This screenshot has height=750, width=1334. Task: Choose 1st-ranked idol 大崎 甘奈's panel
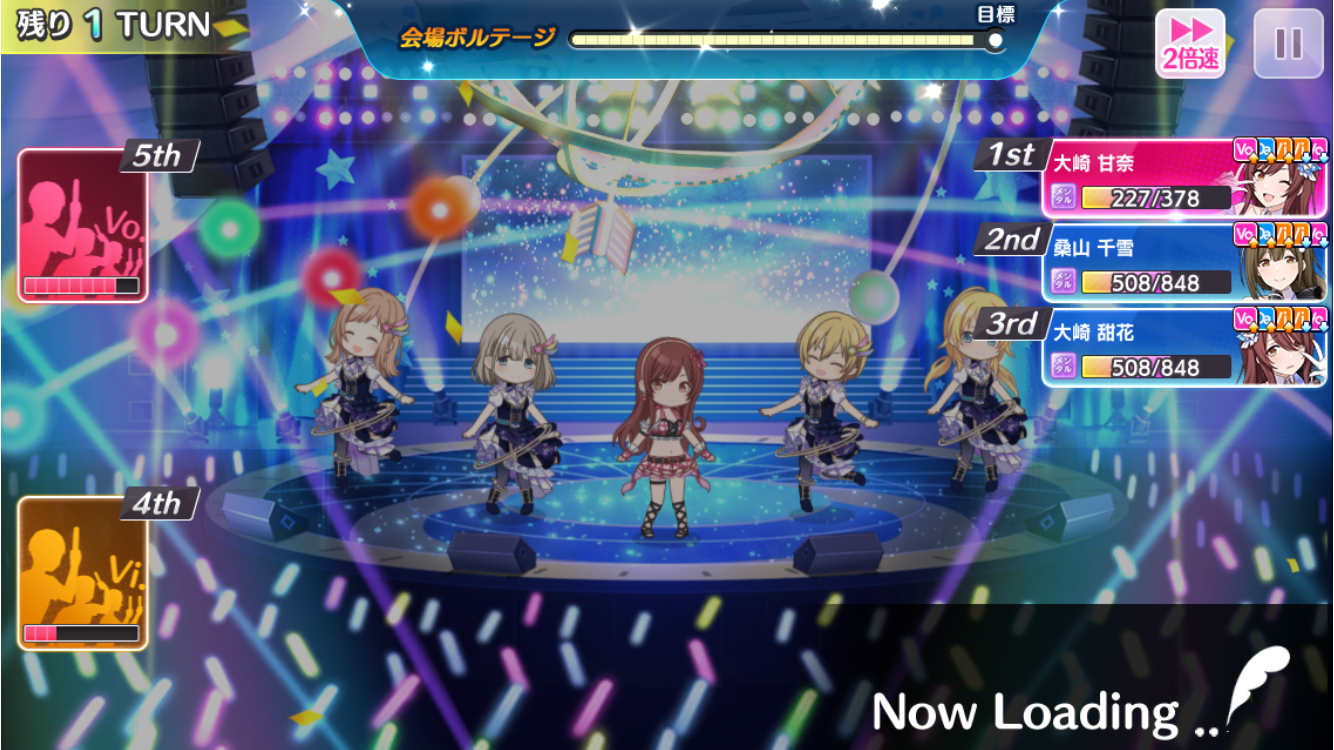pyautogui.click(x=1185, y=180)
